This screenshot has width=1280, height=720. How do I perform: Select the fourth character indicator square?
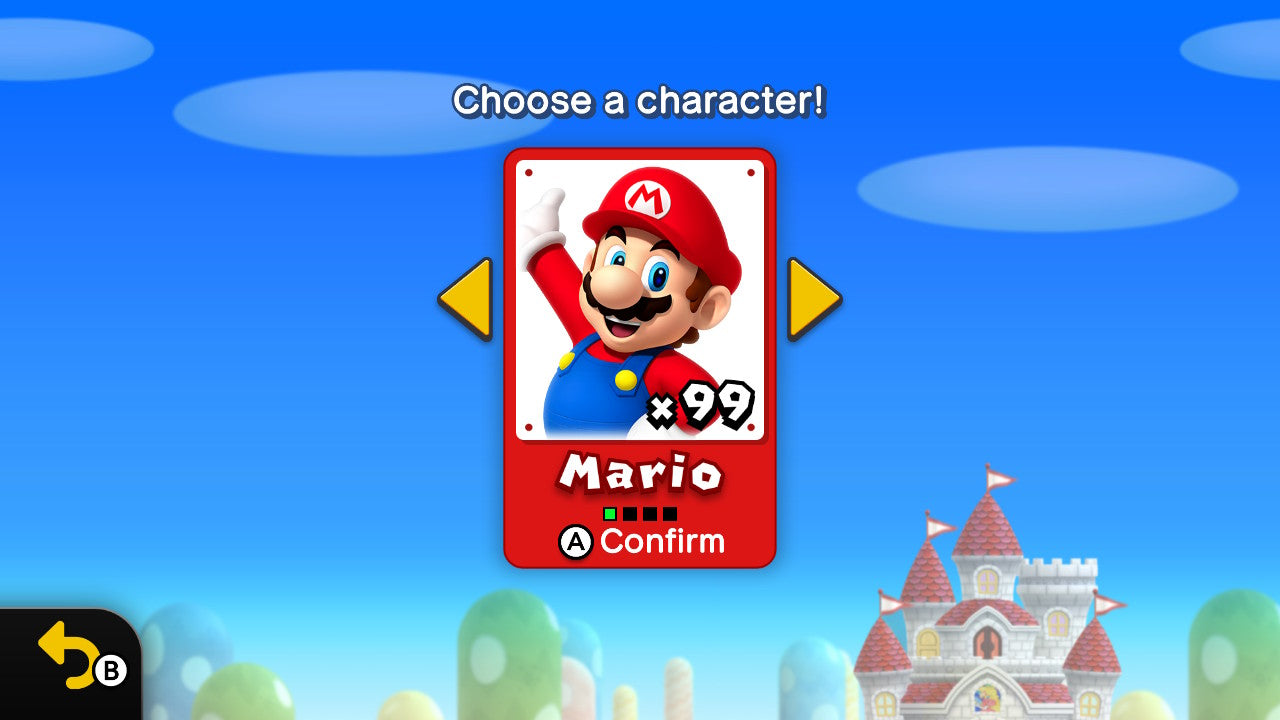[x=670, y=513]
